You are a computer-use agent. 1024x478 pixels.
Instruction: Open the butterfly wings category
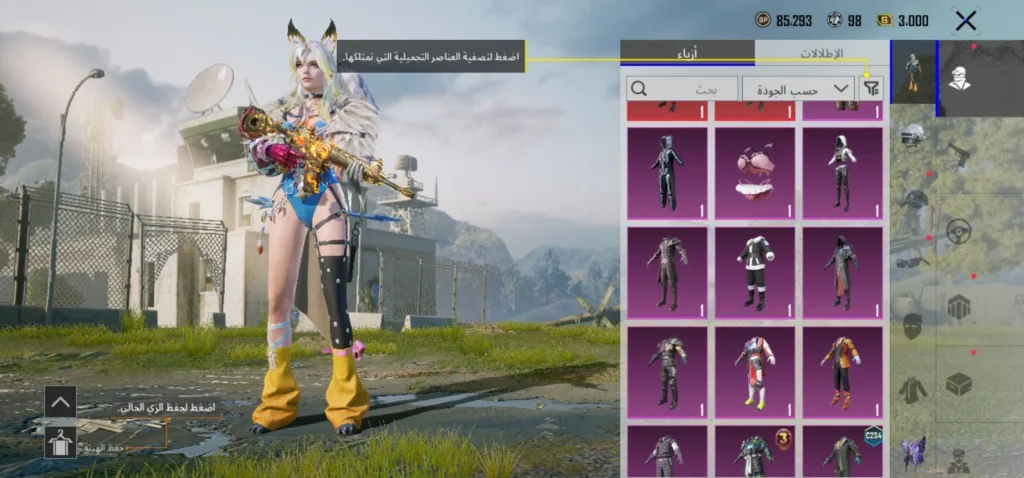click(x=912, y=451)
